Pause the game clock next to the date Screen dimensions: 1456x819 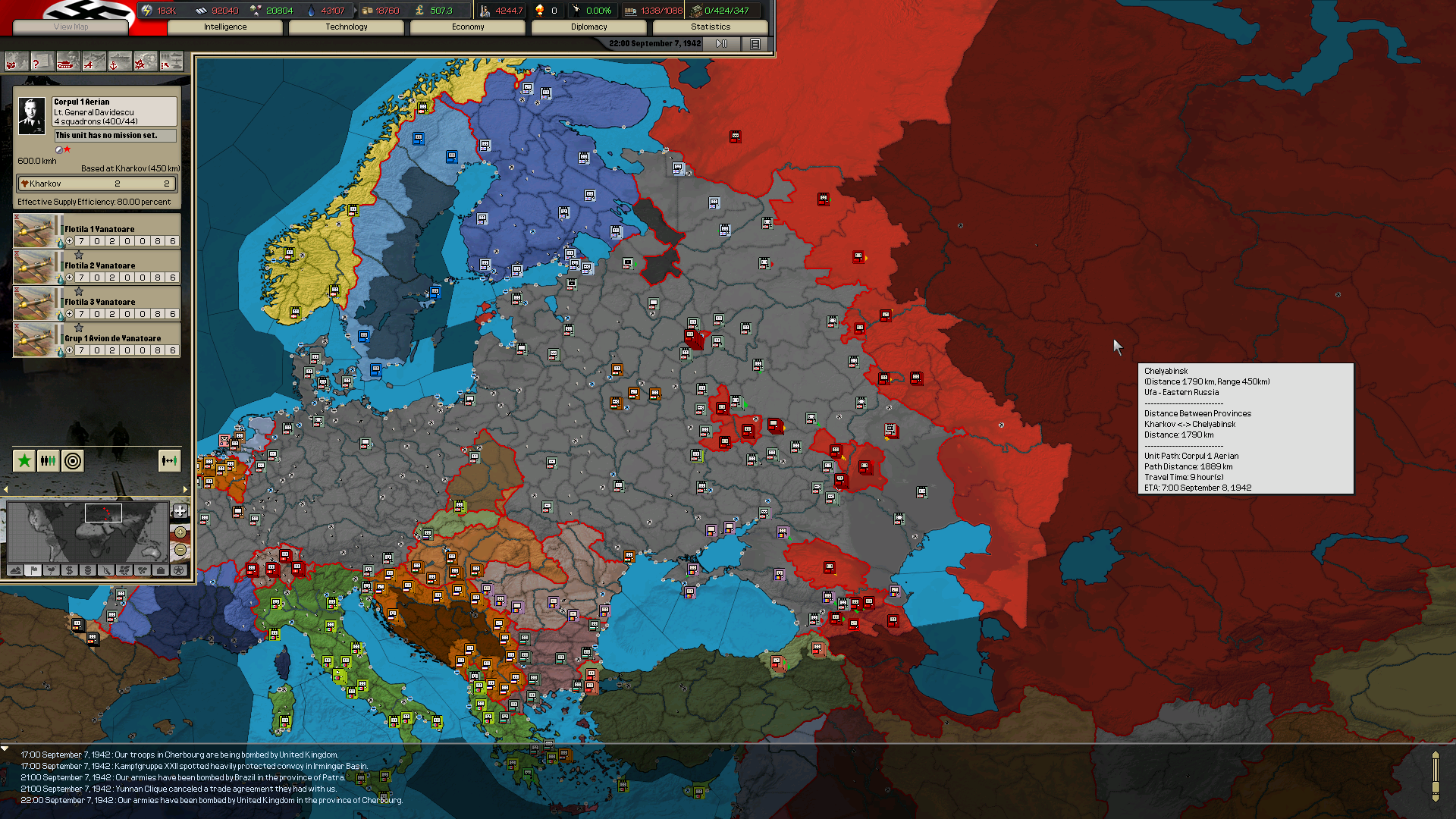(720, 43)
